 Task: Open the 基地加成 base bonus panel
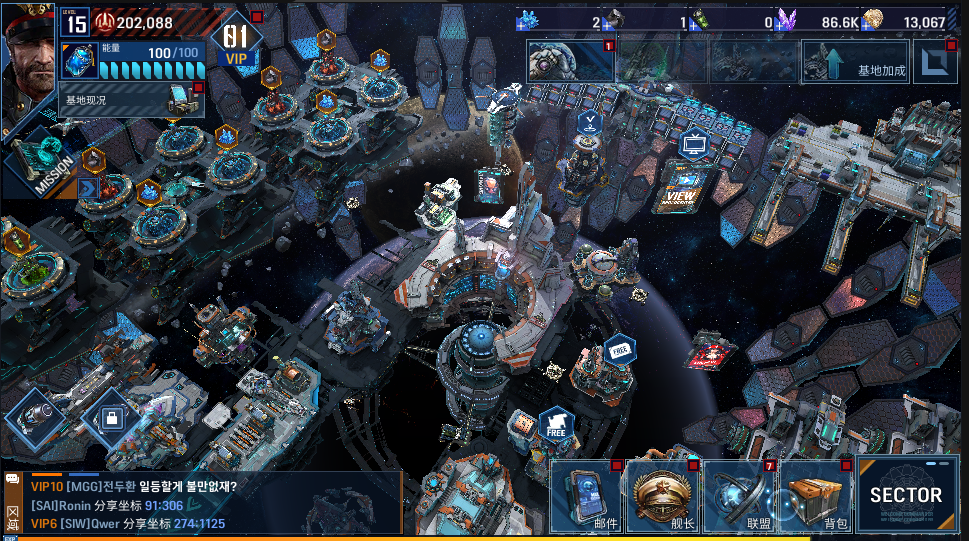click(x=856, y=62)
